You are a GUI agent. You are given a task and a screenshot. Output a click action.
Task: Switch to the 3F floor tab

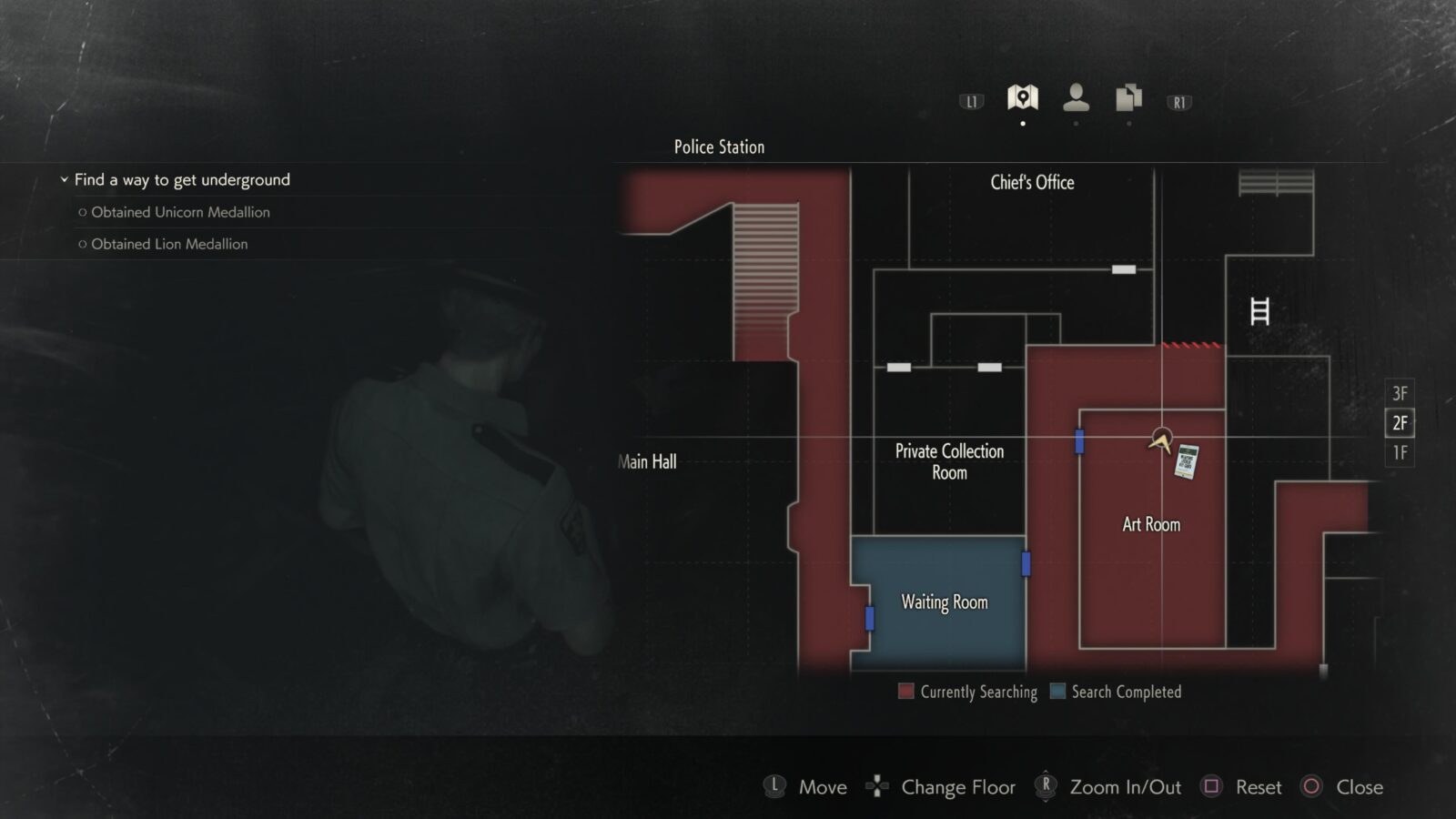click(x=1401, y=394)
